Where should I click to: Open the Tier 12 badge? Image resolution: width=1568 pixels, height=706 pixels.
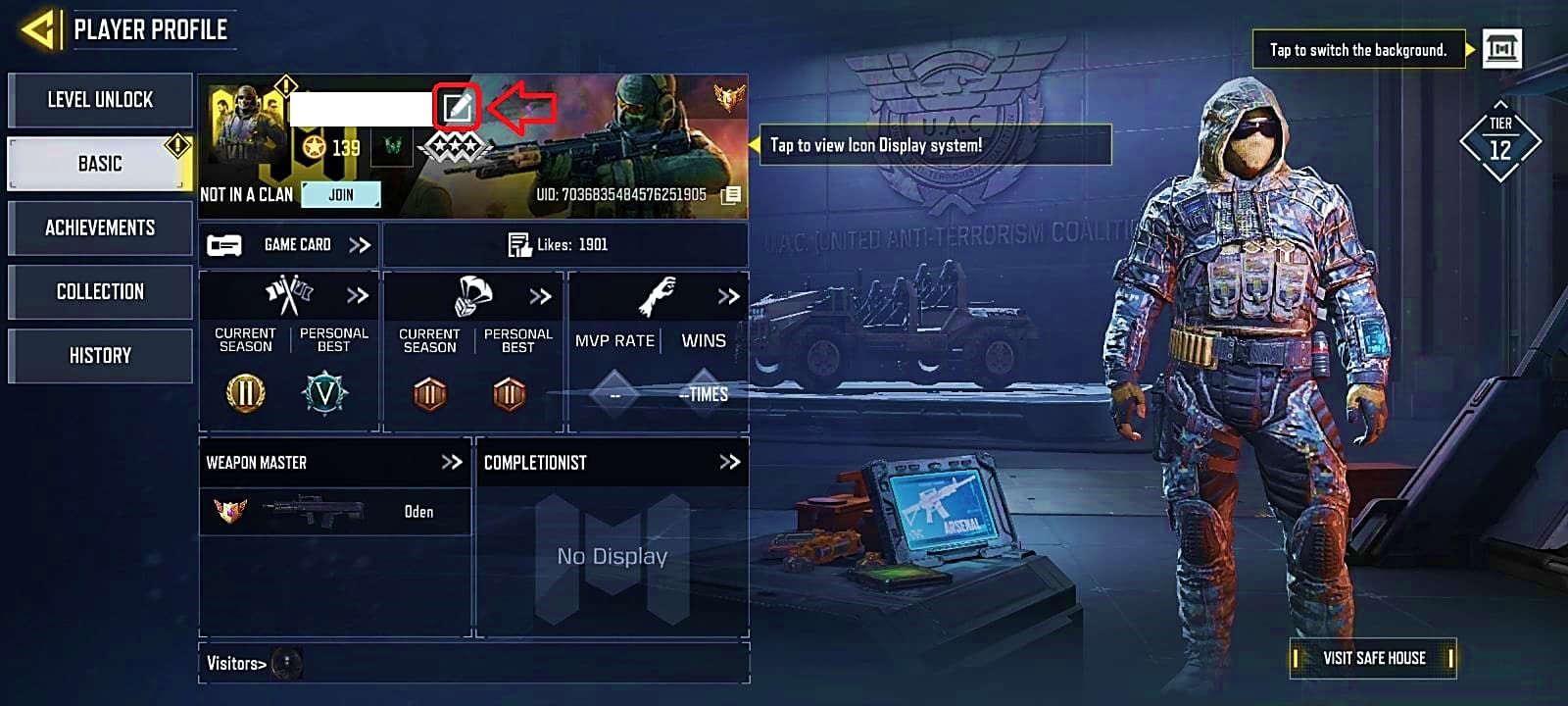click(x=1499, y=142)
